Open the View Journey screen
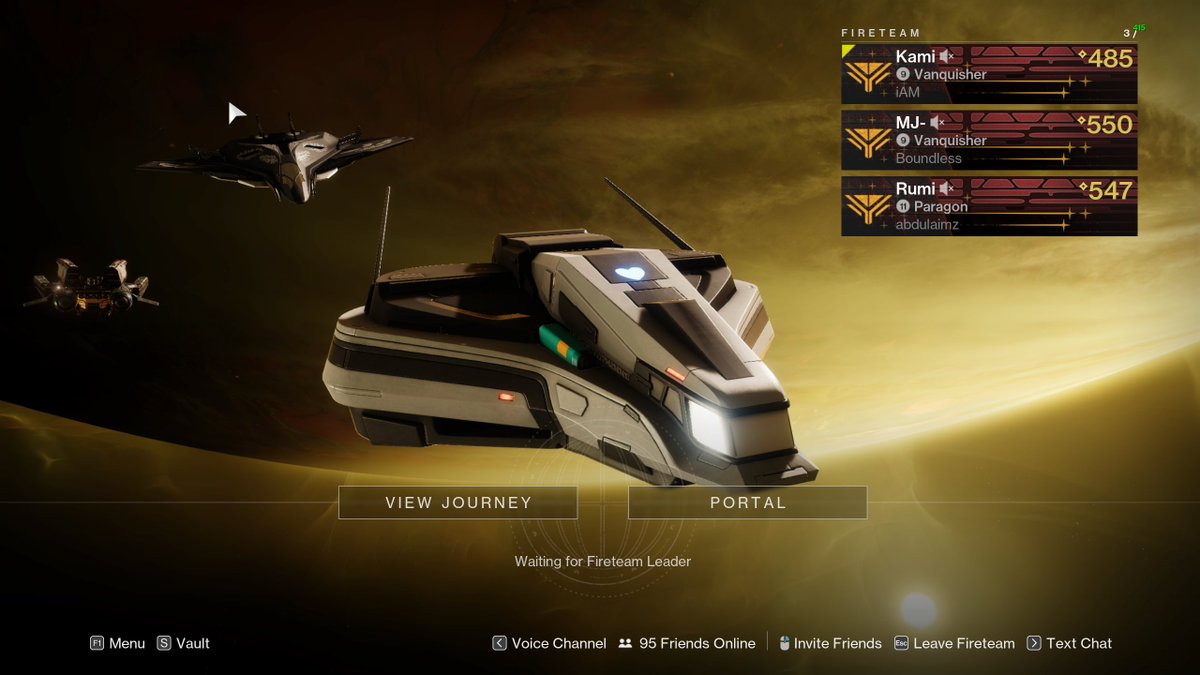Screen dimensions: 1200x675 pos(458,503)
